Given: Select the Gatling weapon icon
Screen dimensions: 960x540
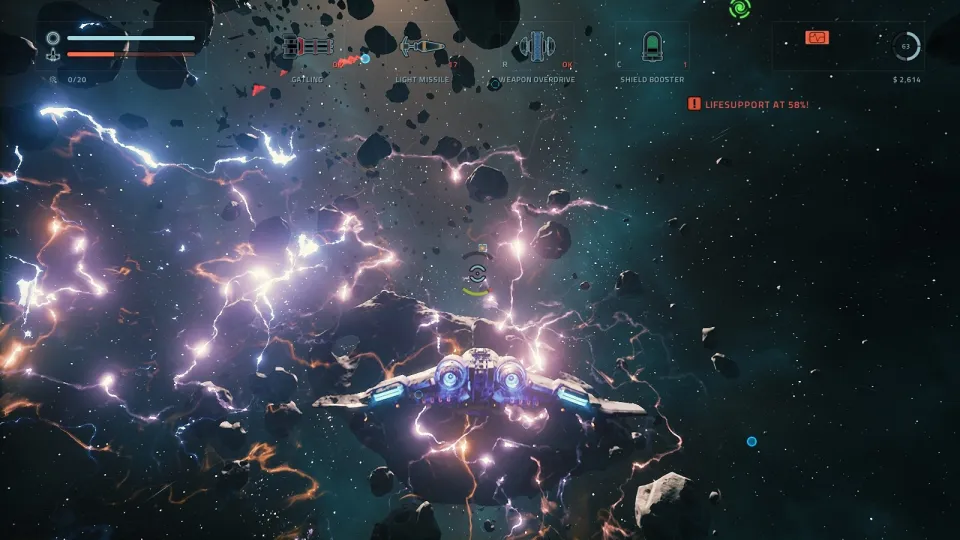Looking at the screenshot, I should [306, 46].
